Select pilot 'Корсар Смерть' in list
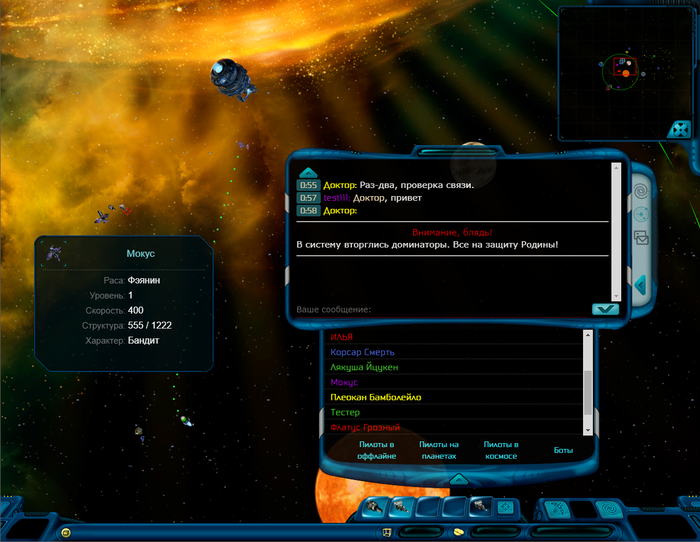This screenshot has width=700, height=542. (x=362, y=352)
